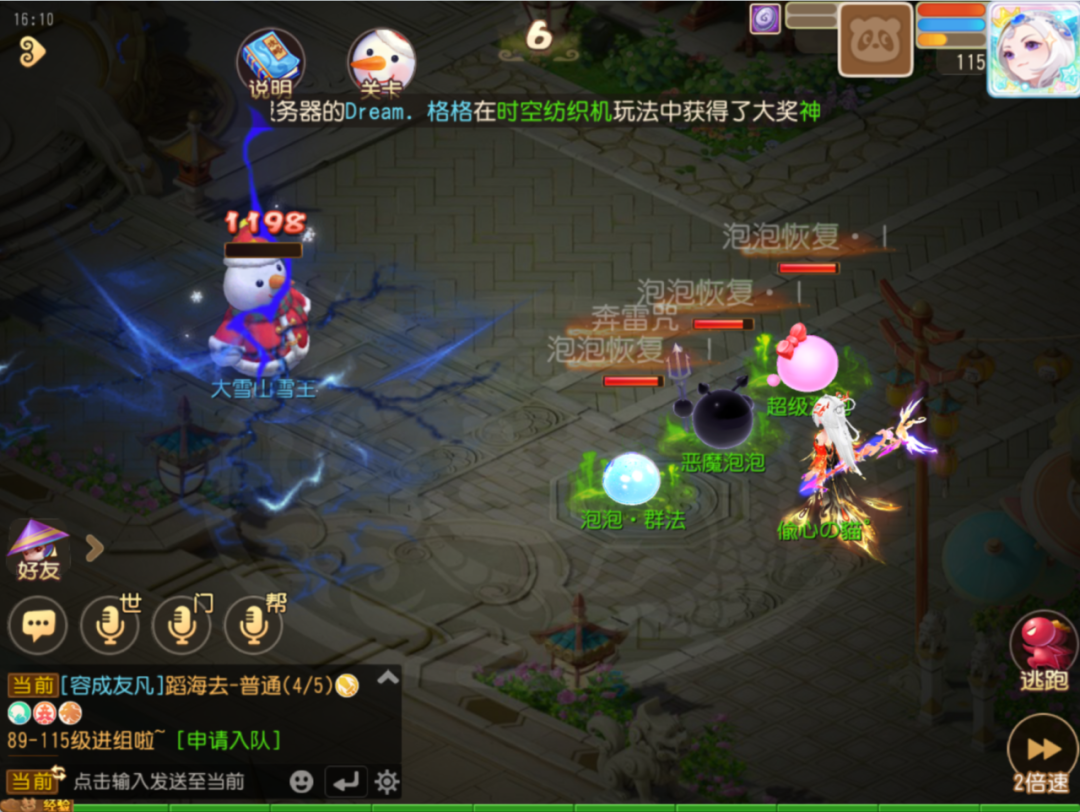This screenshot has height=812, width=1080.
Task: Switch the 当前 chat channel selector
Action: [x=33, y=781]
